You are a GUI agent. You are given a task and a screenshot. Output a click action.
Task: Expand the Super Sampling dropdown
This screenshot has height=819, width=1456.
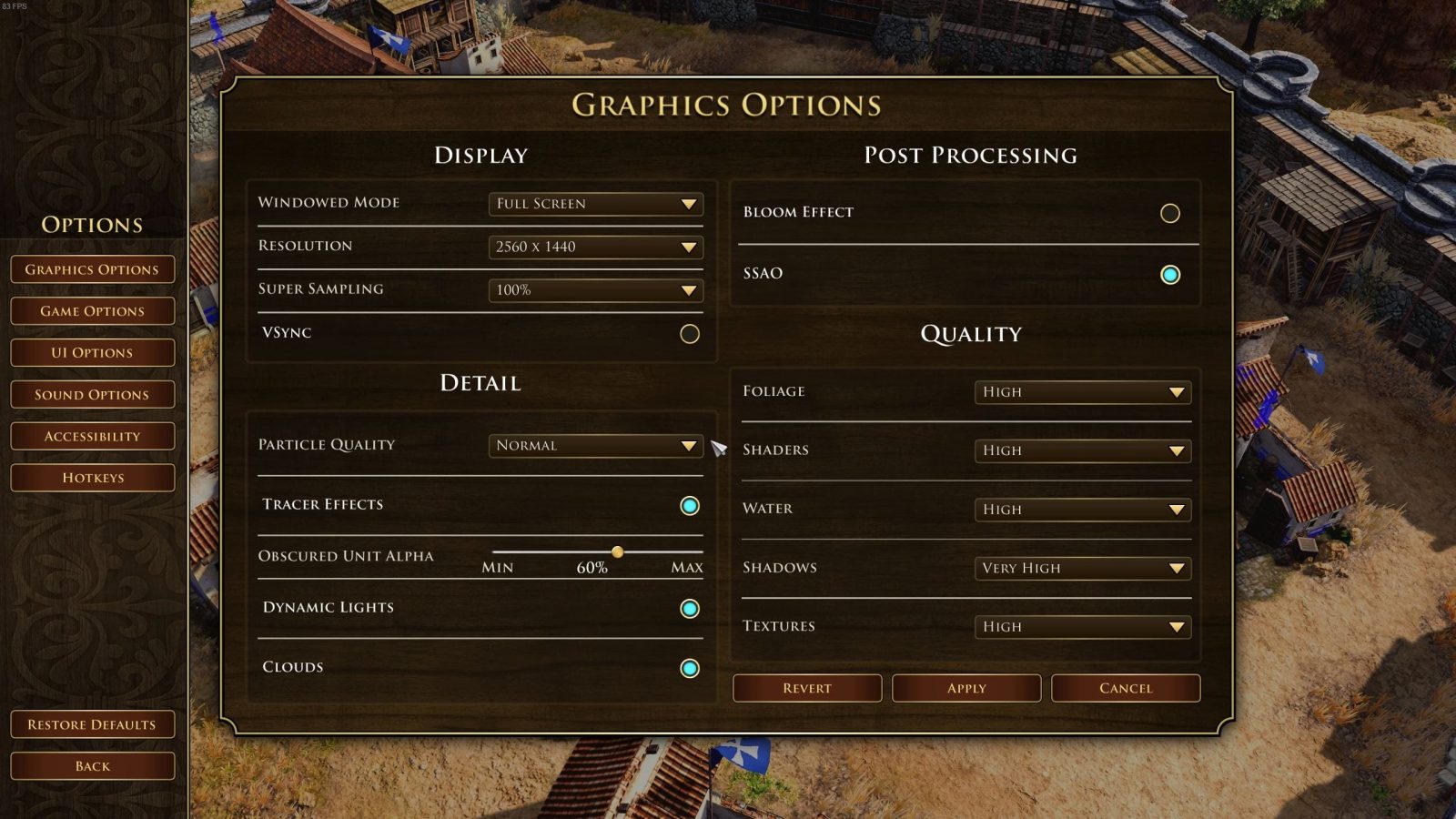point(595,290)
